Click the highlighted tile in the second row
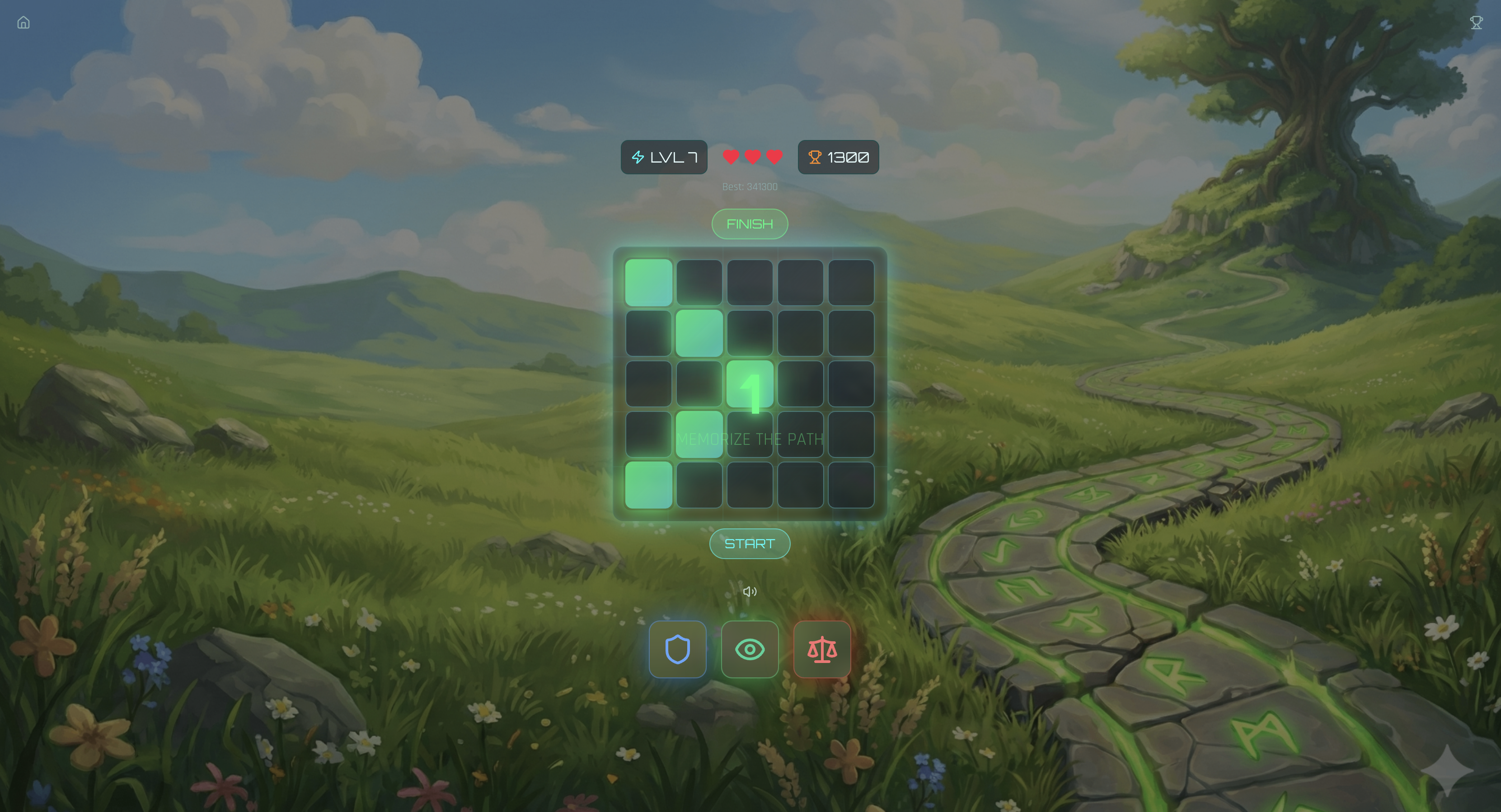Viewport: 1501px width, 812px height. (699, 332)
